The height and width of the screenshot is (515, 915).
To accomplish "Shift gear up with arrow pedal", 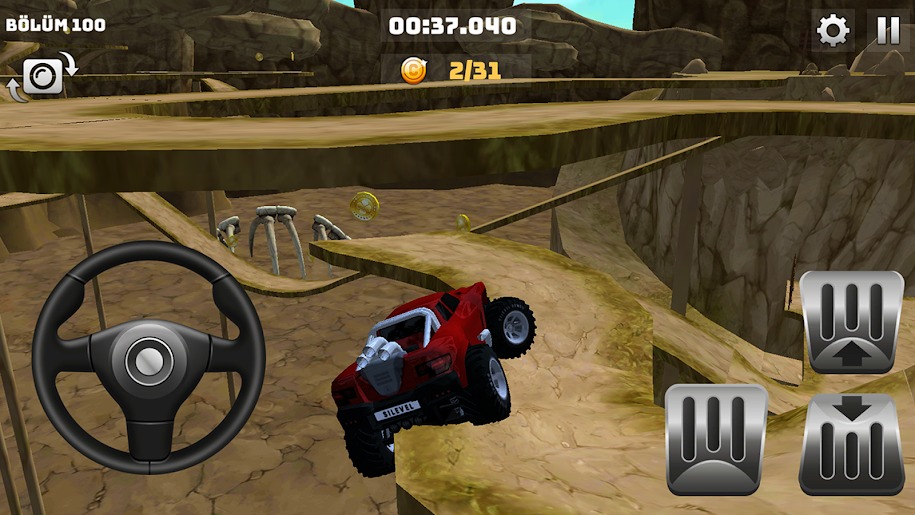I will (x=852, y=322).
